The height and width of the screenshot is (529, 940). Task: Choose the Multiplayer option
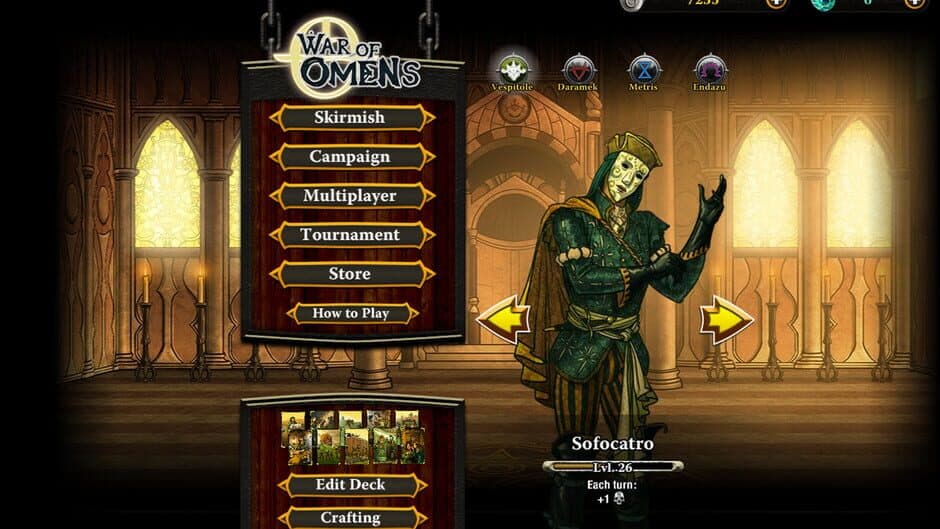pyautogui.click(x=349, y=196)
